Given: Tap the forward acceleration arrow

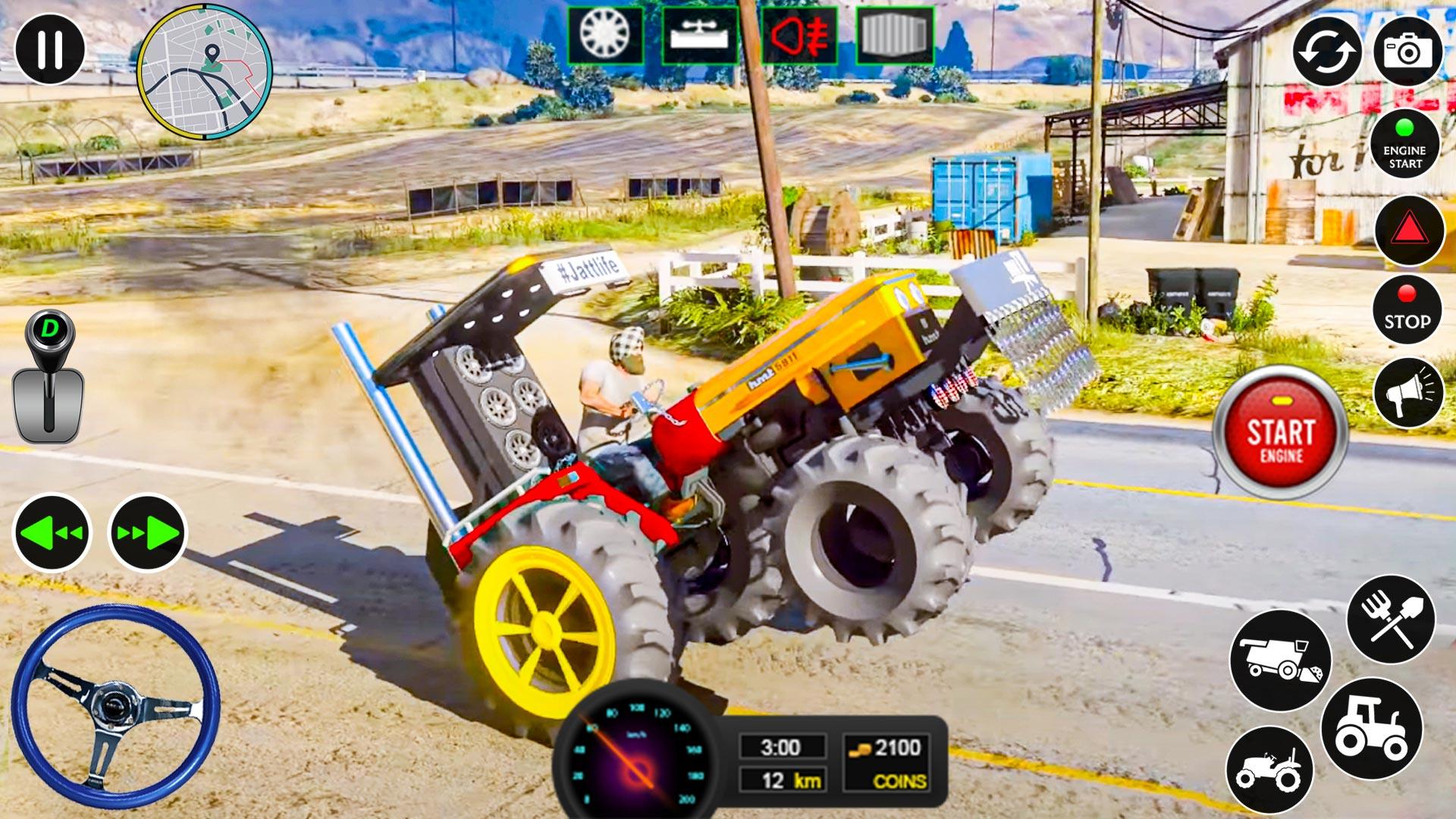Looking at the screenshot, I should coord(146,533).
